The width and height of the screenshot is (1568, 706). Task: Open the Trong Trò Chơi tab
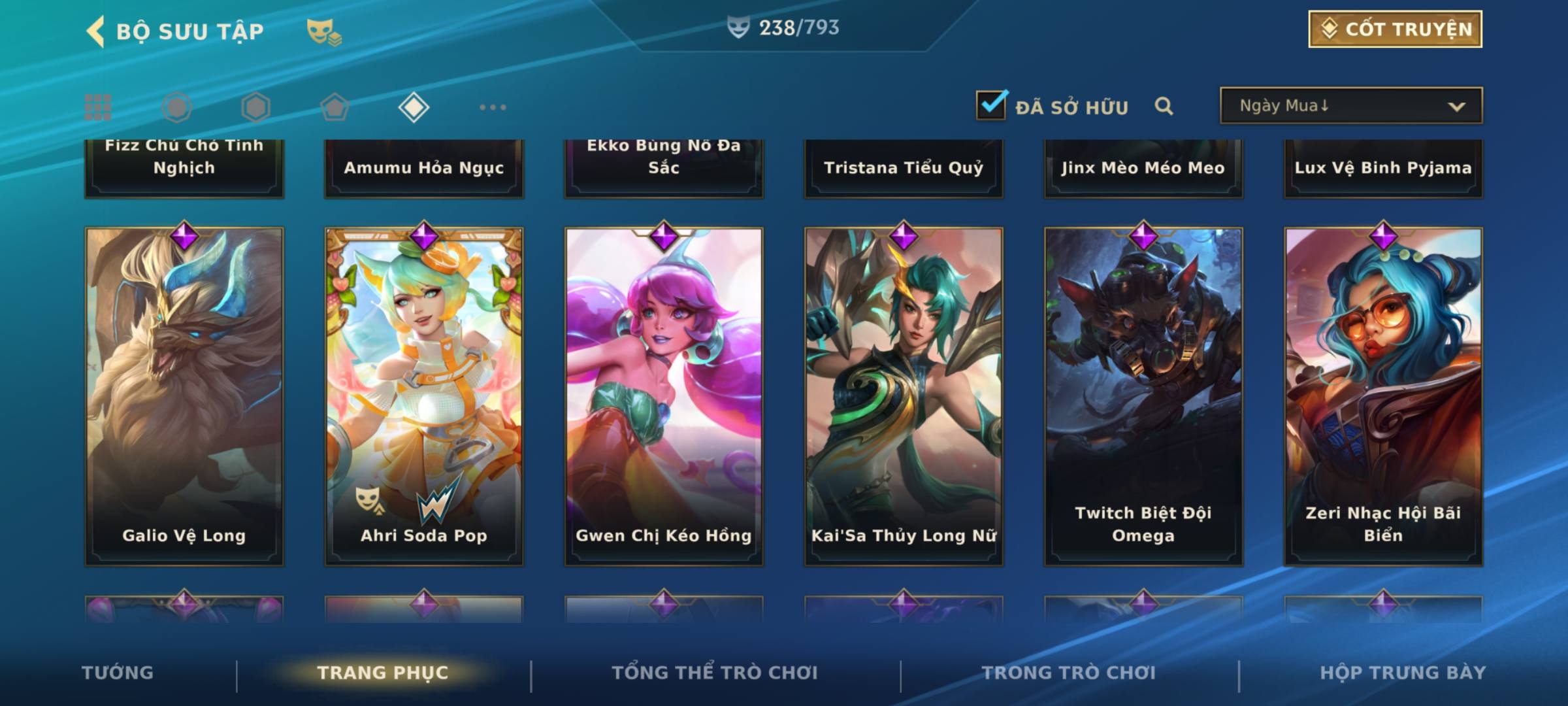click(x=1069, y=673)
